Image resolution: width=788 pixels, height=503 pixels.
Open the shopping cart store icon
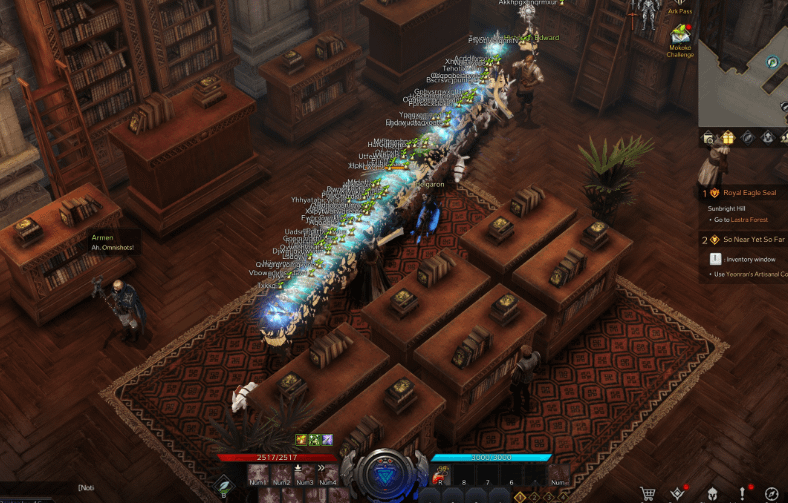pos(647,492)
